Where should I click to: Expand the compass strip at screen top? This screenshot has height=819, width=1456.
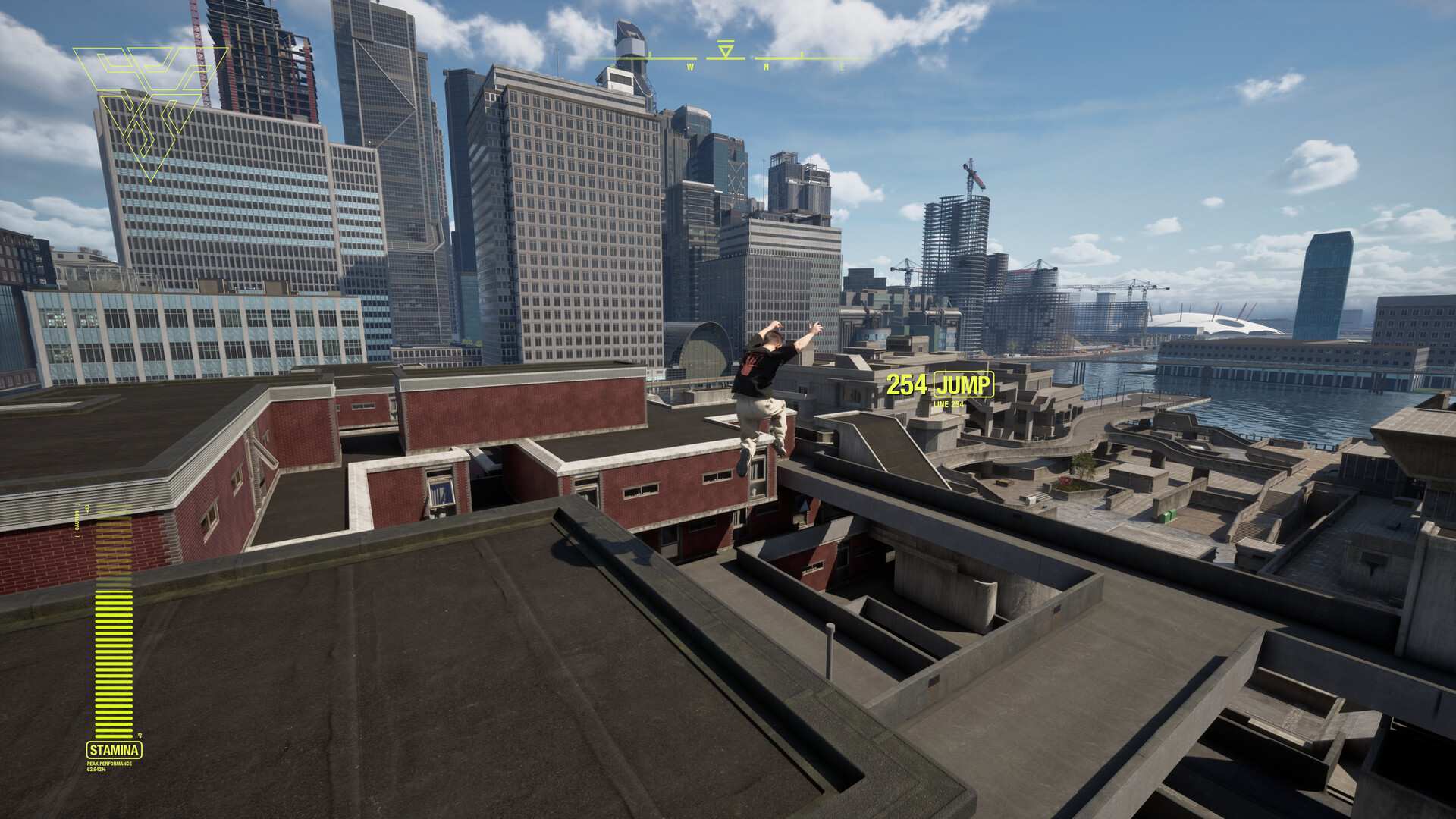click(x=728, y=58)
